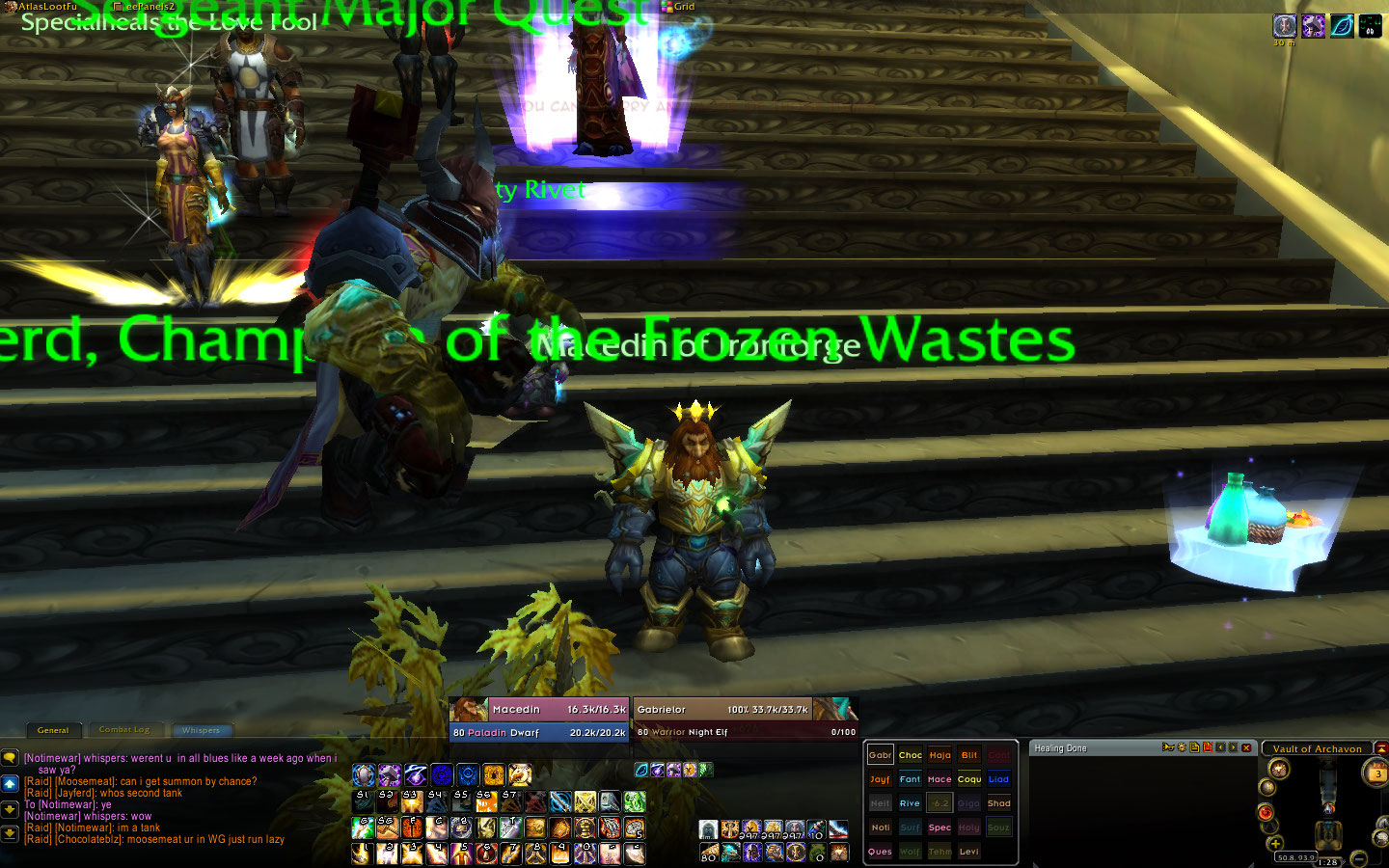The width and height of the screenshot is (1389, 868).
Task: Click the Grid addon label at top
Action: click(678, 7)
